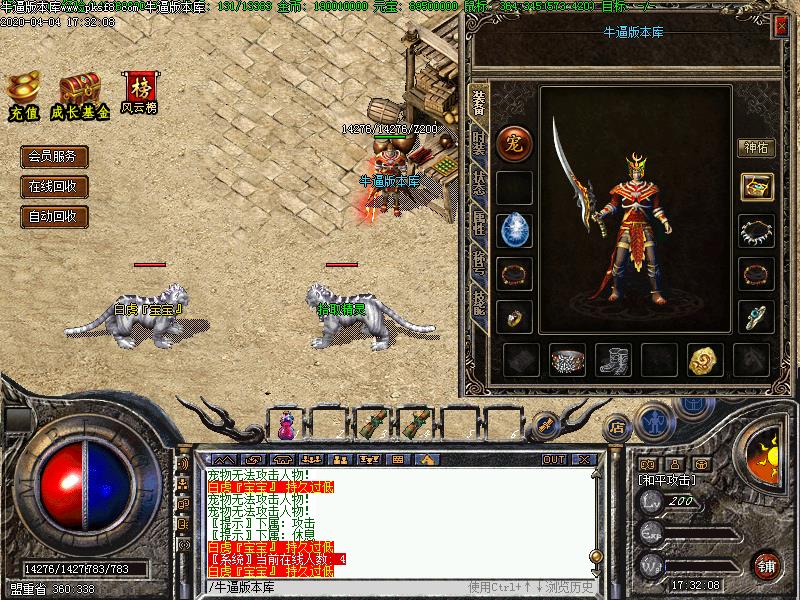The image size is (800, 600).
Task: Choose the 在线回收 online recycle button
Action: tap(54, 186)
